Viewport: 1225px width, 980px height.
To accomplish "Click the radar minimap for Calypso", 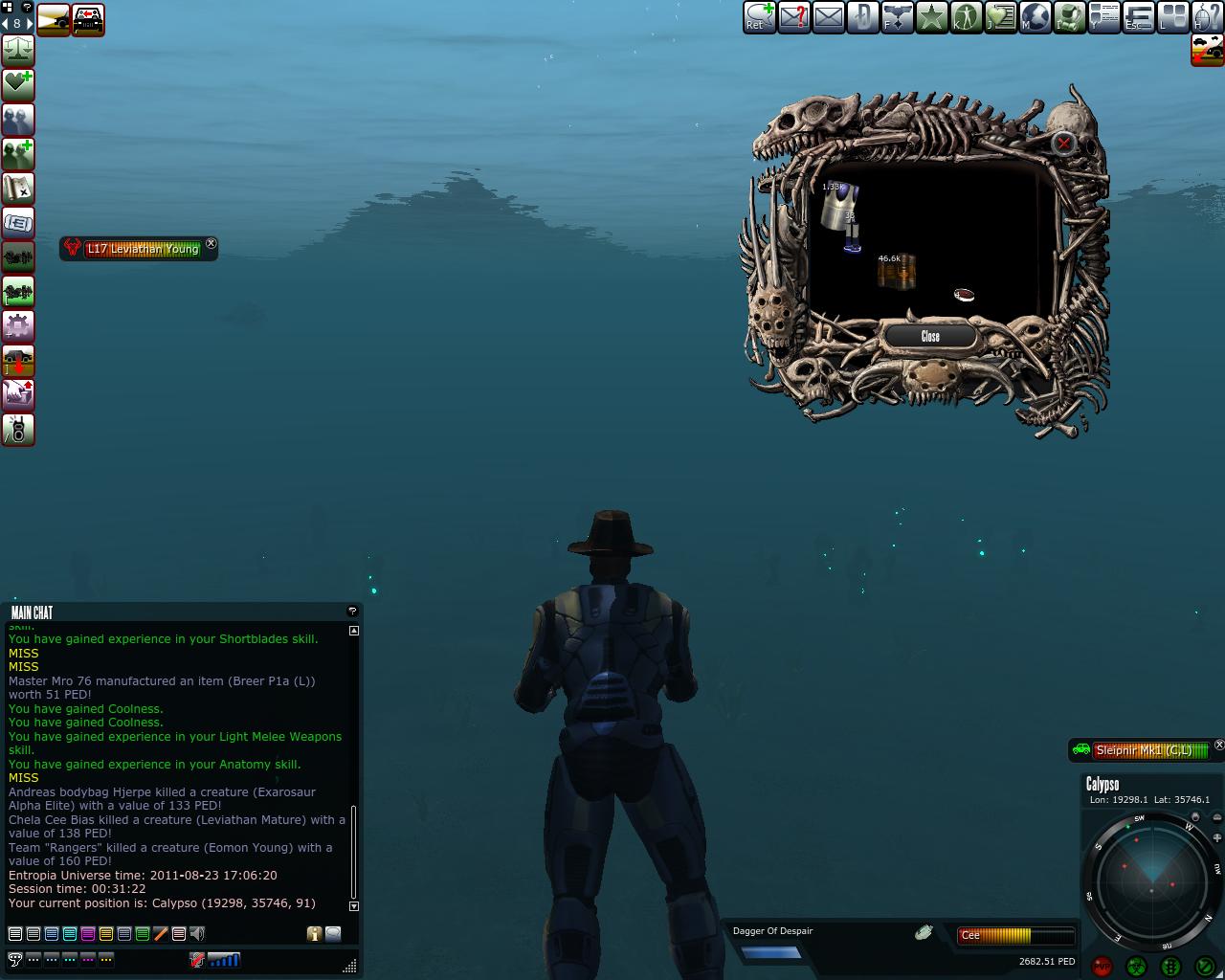I will [x=1152, y=880].
